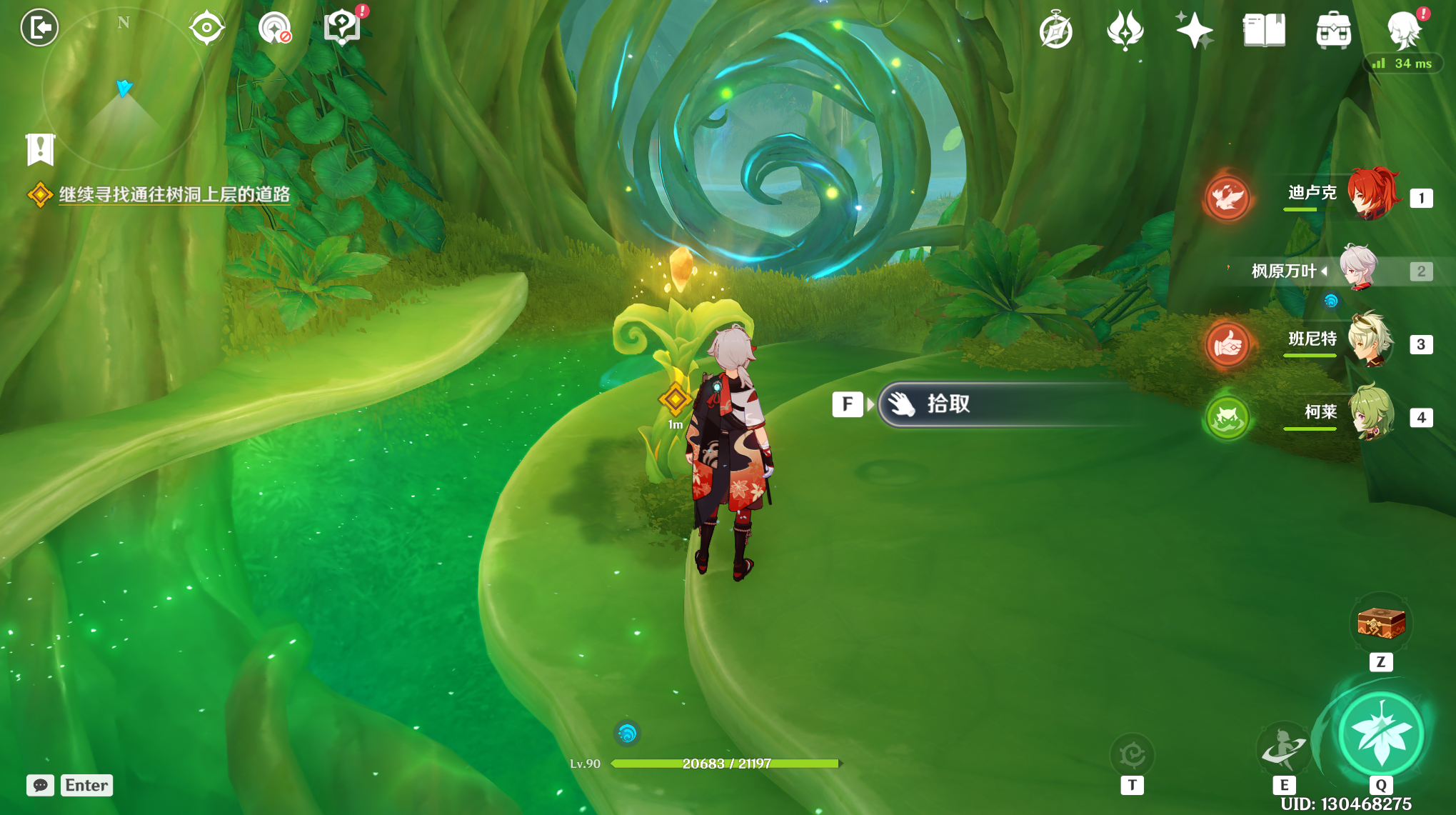
Task: Activate the Anemo elemental burst
Action: (1381, 735)
